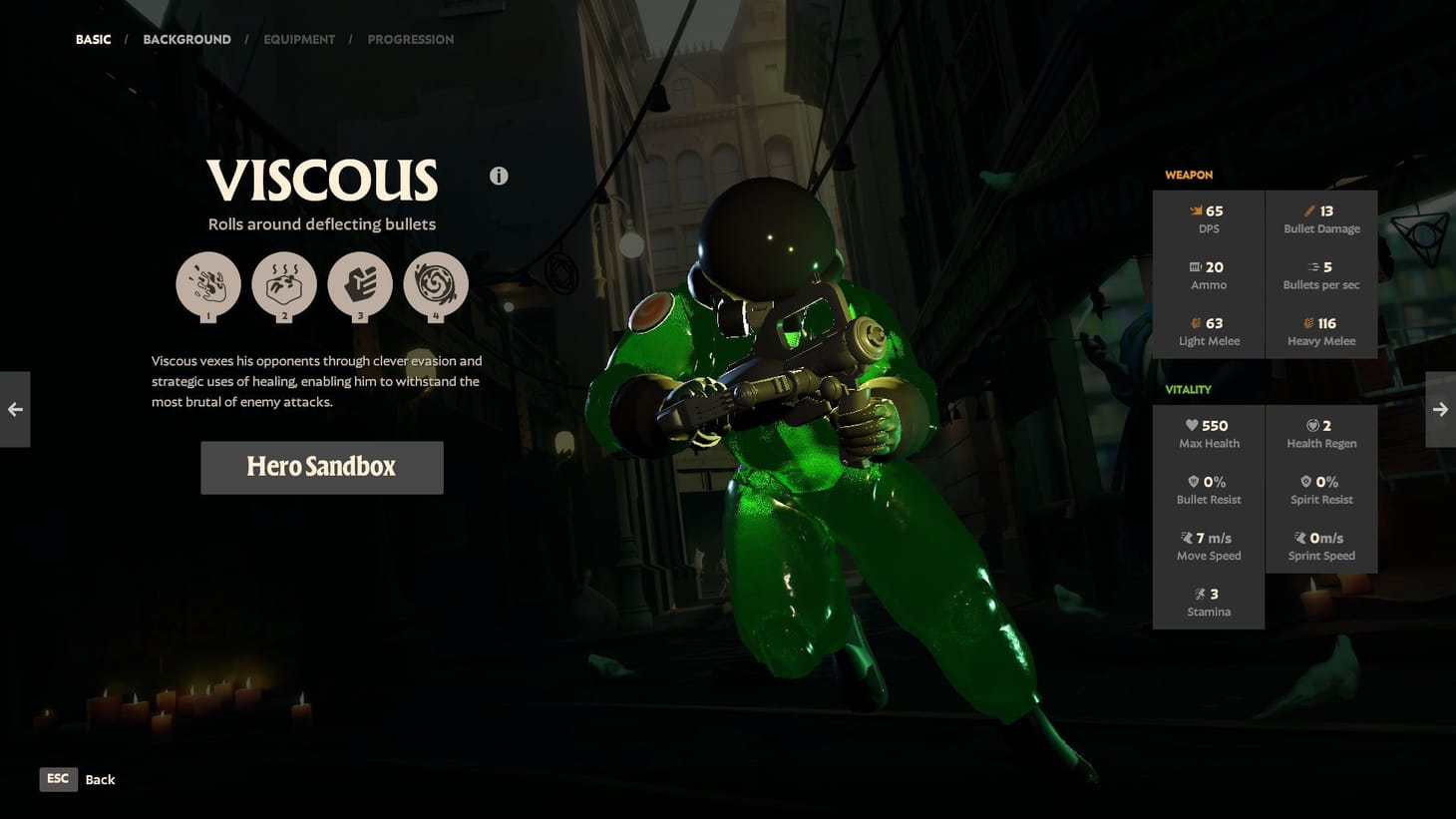Launch Hero Sandbox mode
1456x819 pixels.
pyautogui.click(x=321, y=467)
